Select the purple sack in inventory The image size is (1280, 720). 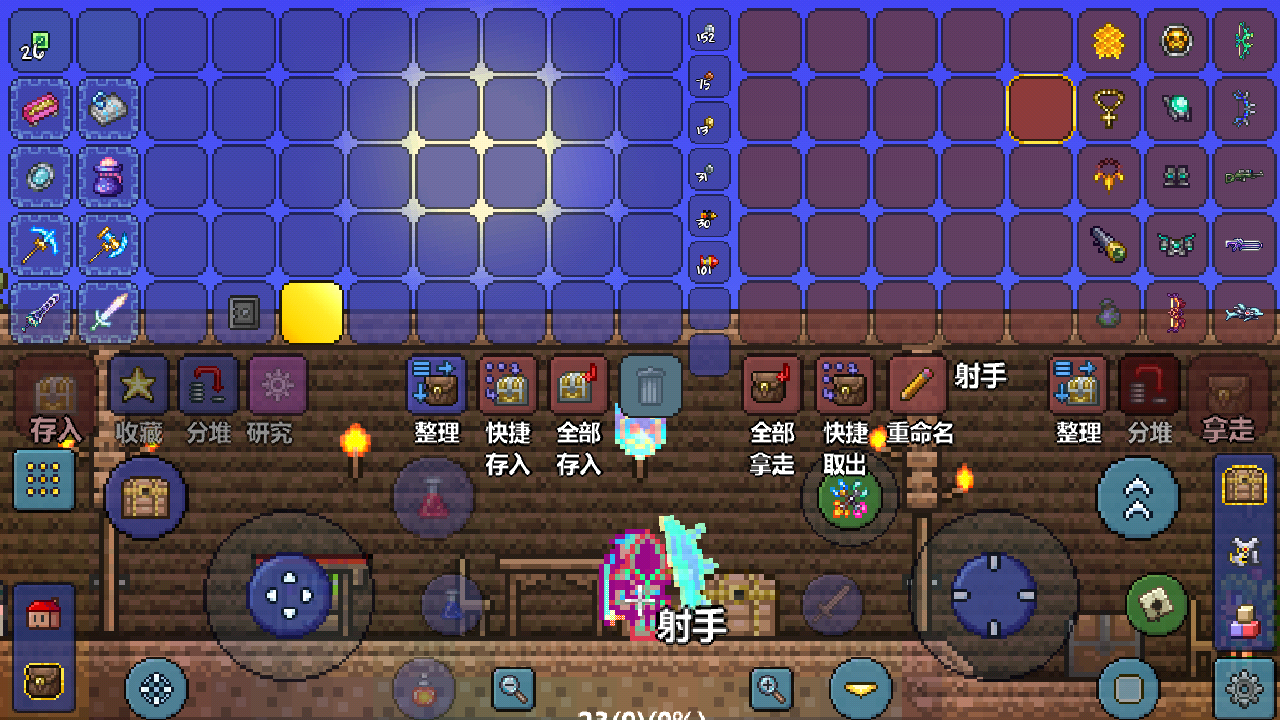click(107, 176)
